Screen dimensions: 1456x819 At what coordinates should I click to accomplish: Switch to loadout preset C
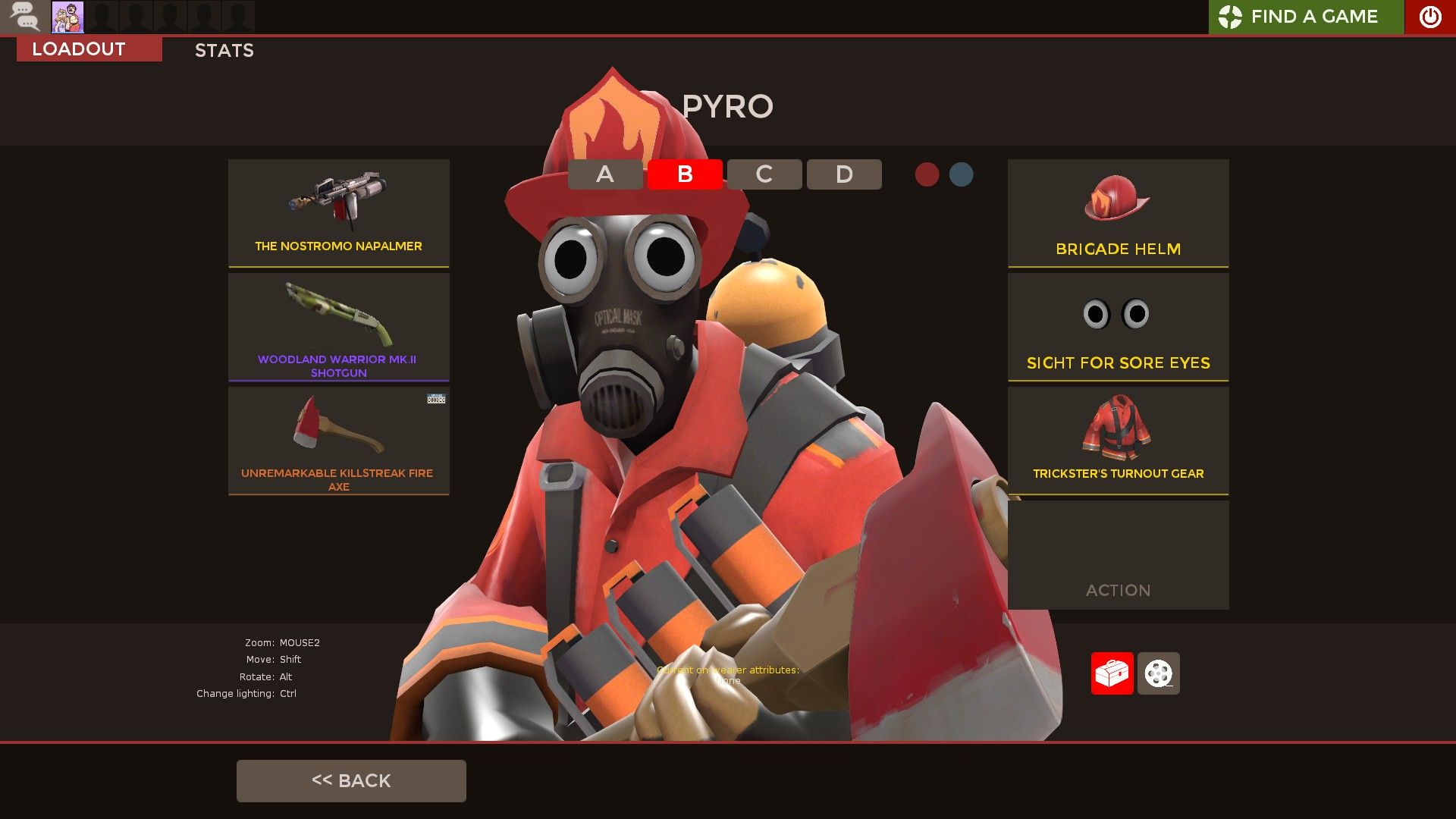coord(764,174)
